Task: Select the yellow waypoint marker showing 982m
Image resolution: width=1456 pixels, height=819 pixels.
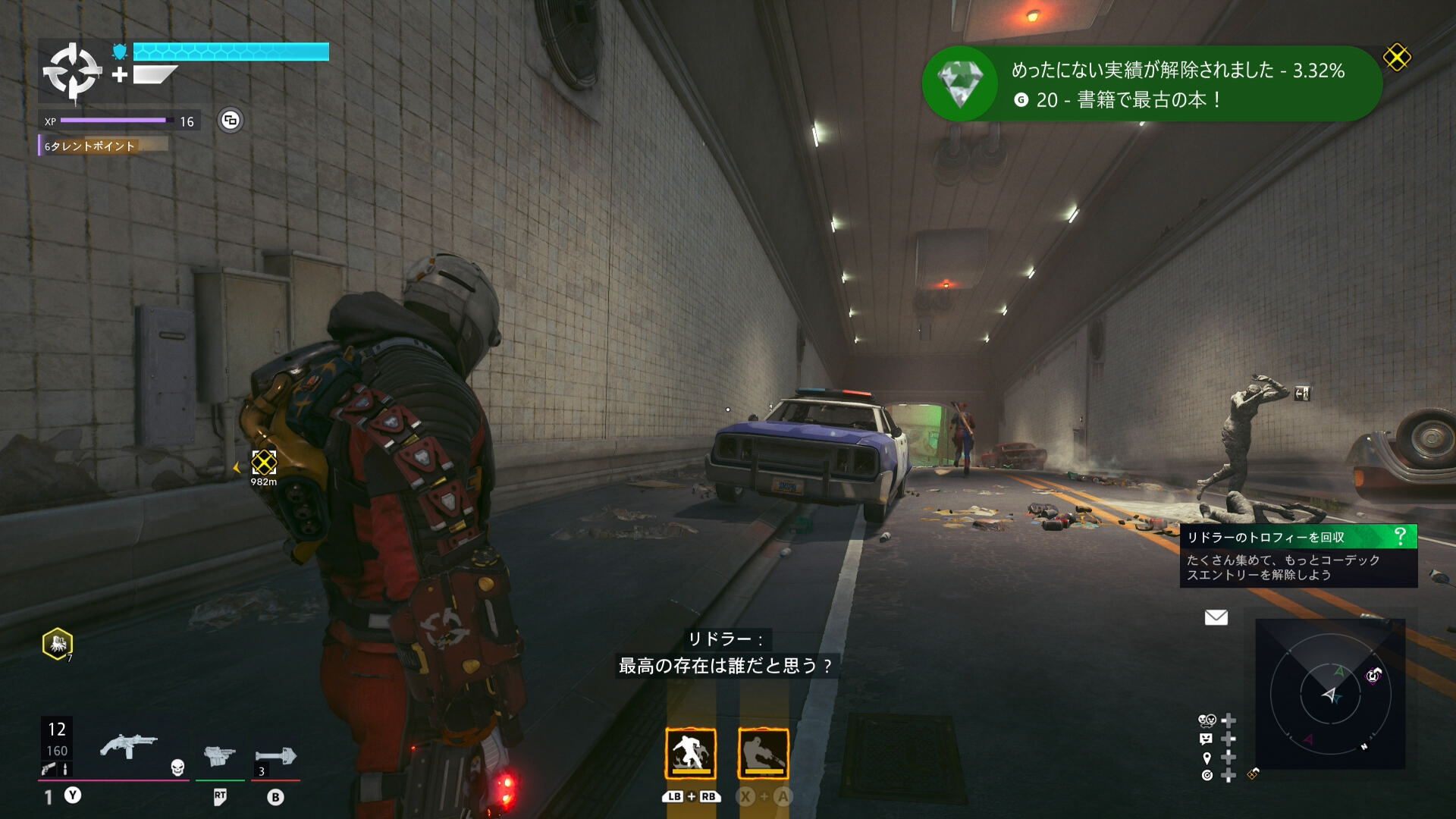Action: [264, 462]
